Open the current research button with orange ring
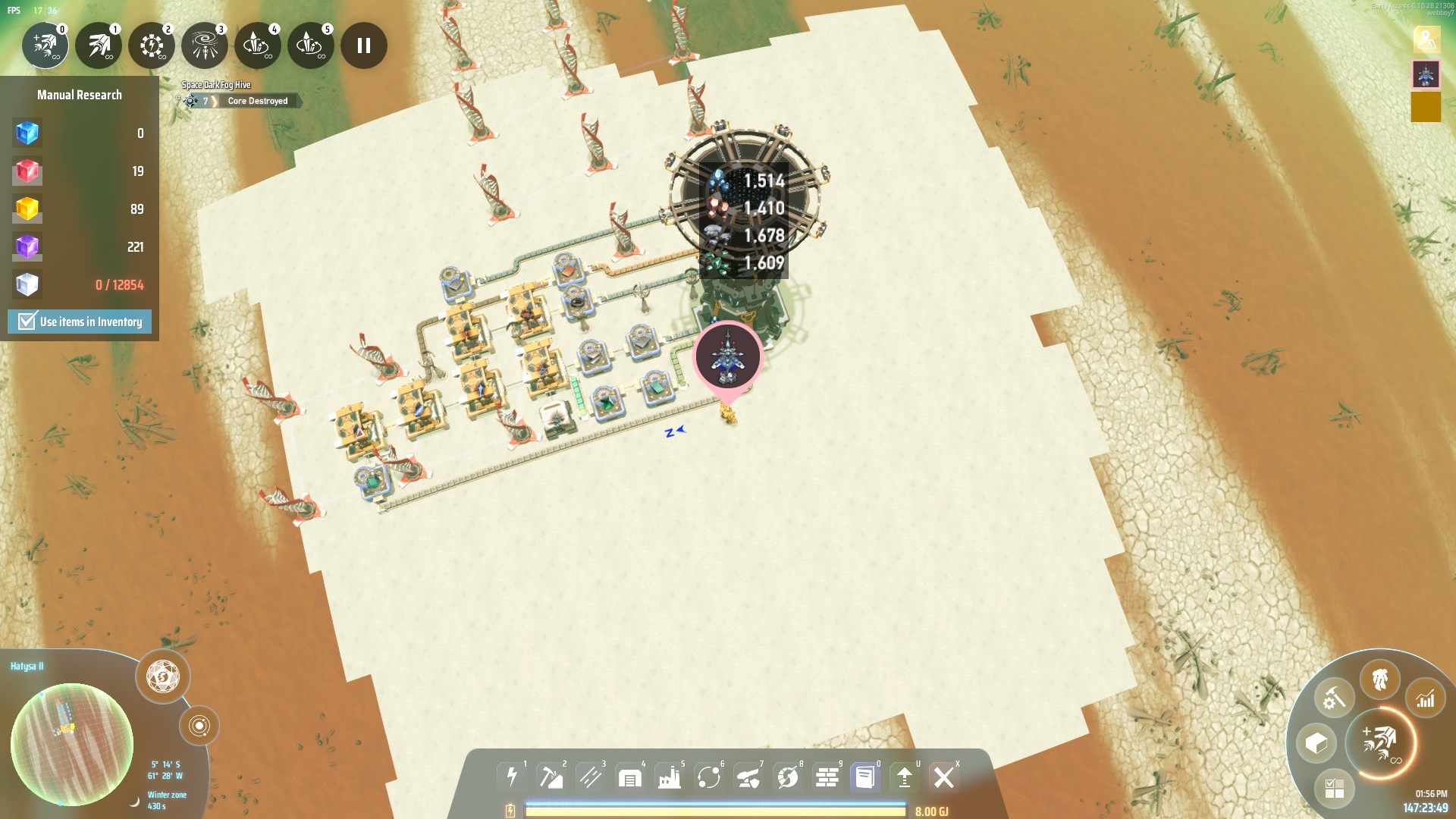This screenshot has height=819, width=1456. click(1380, 743)
